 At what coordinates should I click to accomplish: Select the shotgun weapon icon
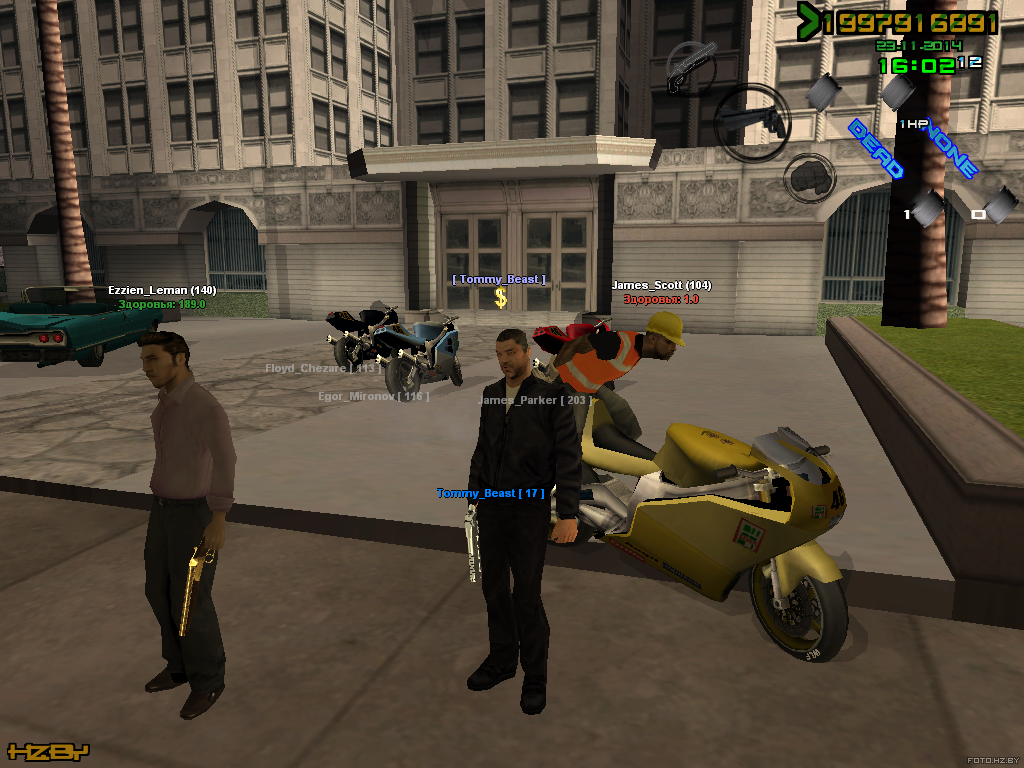click(x=691, y=68)
